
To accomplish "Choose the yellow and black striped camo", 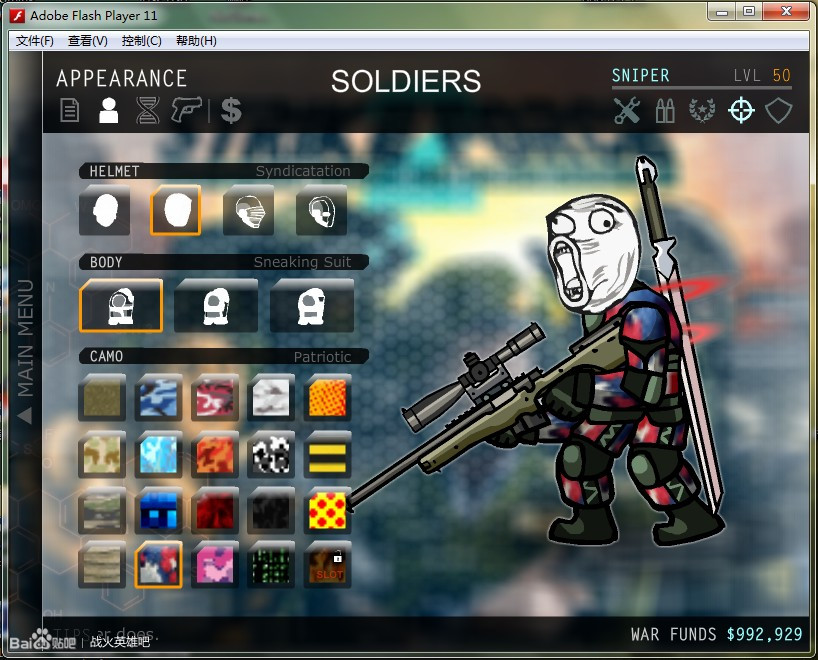I will point(329,454).
